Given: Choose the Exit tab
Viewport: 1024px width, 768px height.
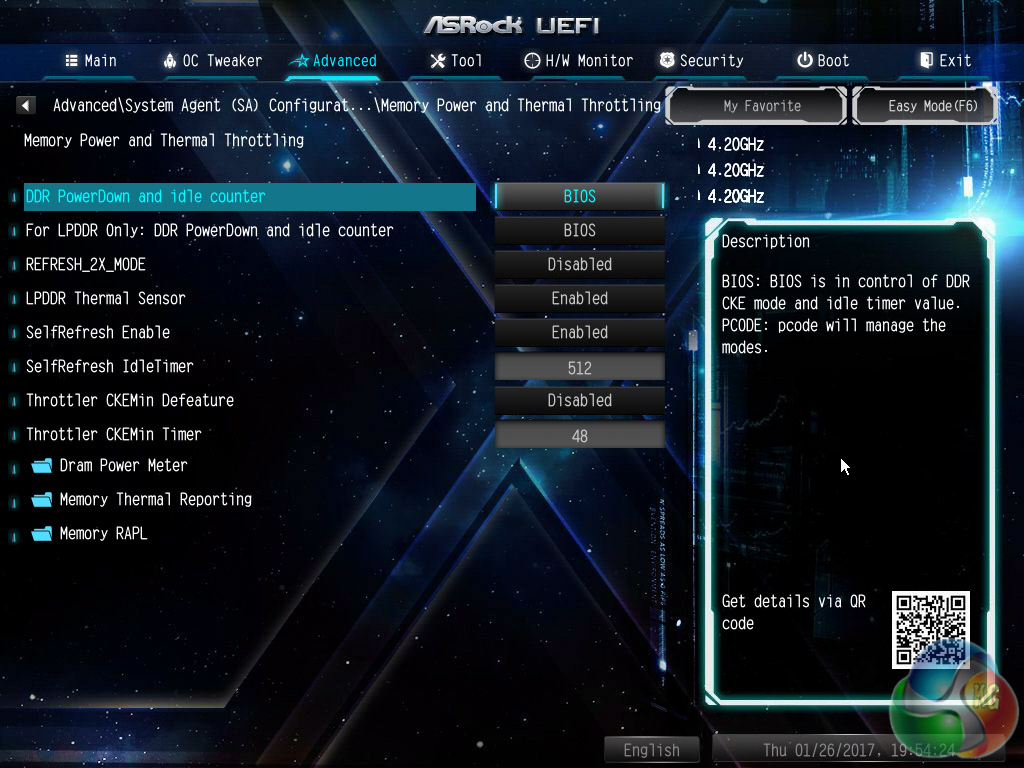Looking at the screenshot, I should point(945,61).
